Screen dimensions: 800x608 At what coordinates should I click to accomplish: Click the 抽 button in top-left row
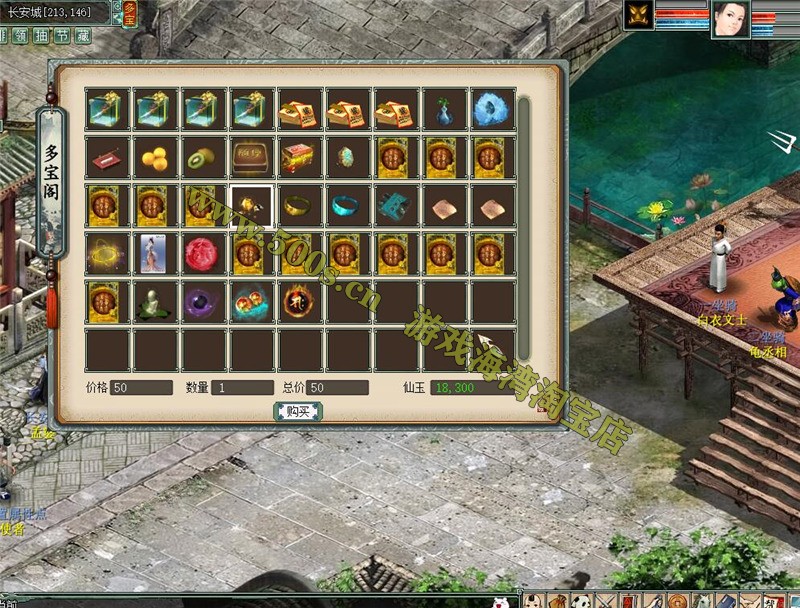(x=41, y=35)
